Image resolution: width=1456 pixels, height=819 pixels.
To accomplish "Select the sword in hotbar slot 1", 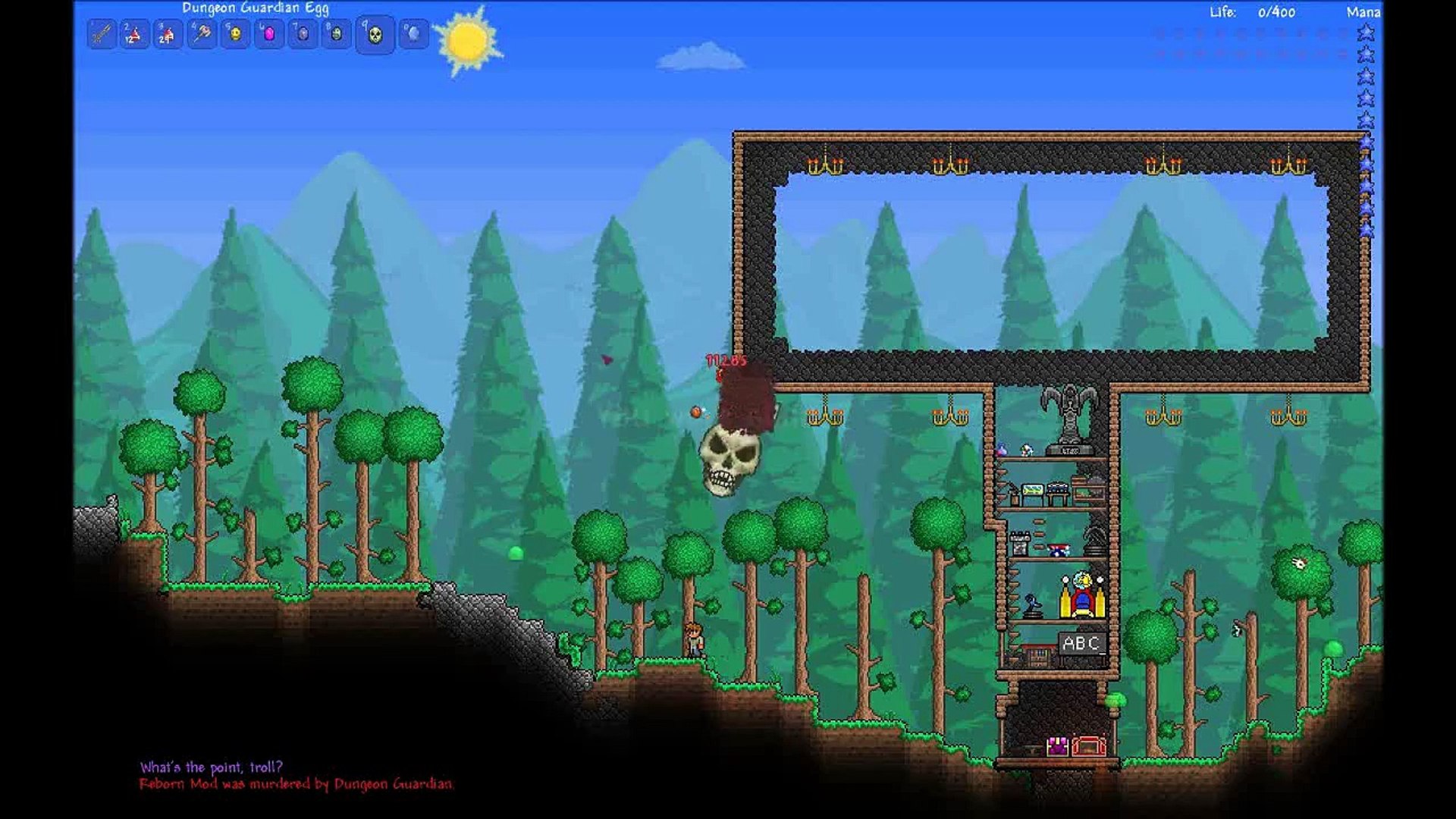I will [102, 34].
